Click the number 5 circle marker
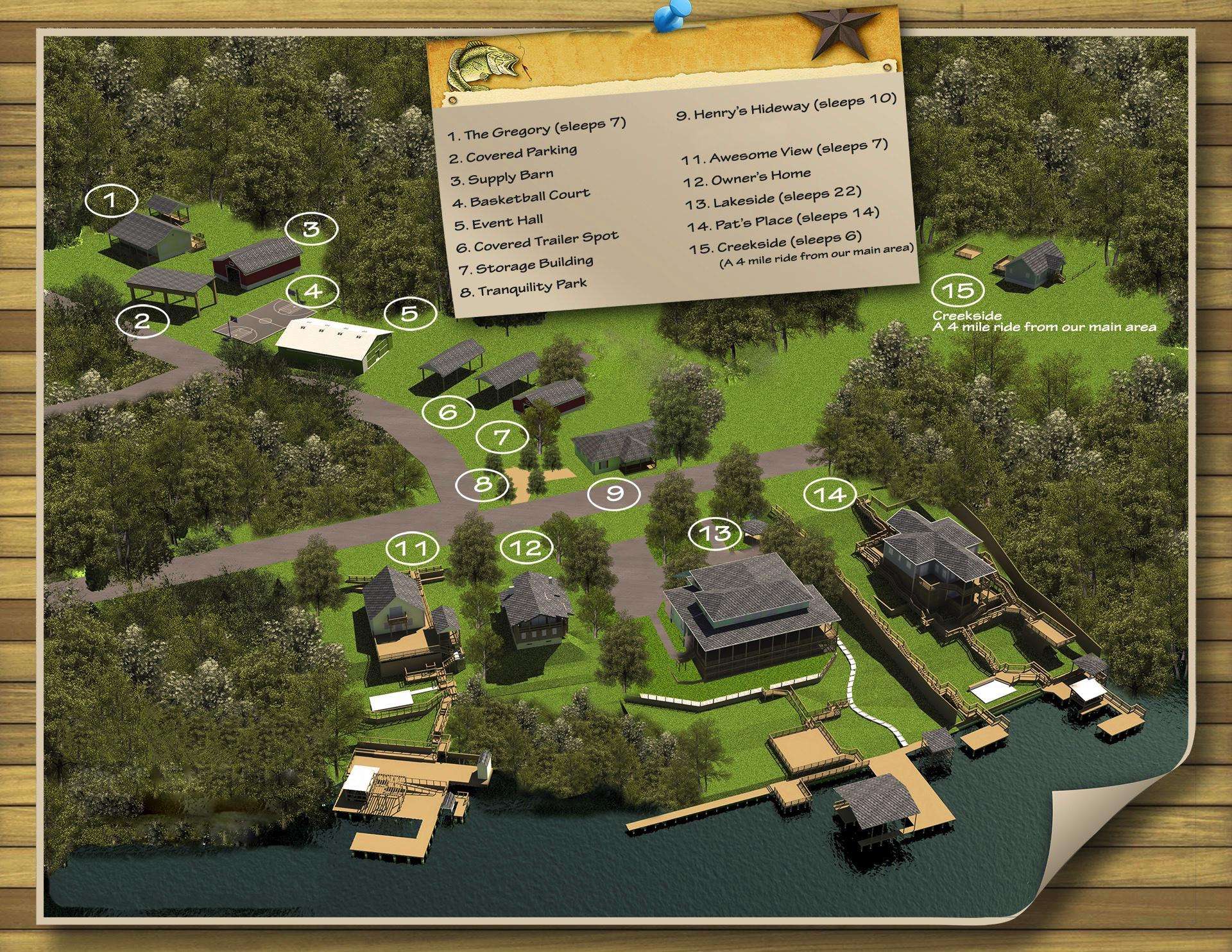This screenshot has width=1232, height=952. coord(410,313)
